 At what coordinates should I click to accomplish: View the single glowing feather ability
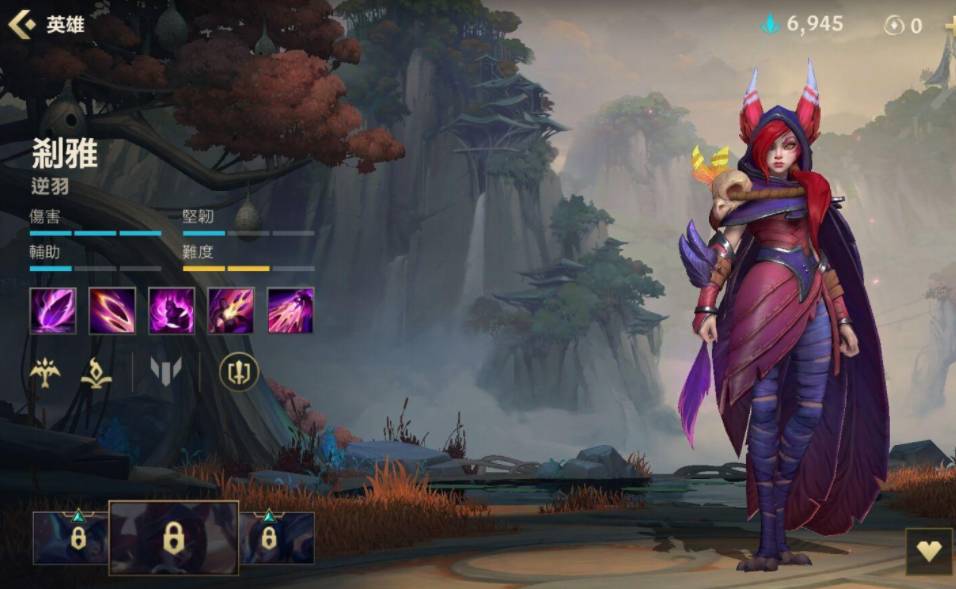[53, 310]
